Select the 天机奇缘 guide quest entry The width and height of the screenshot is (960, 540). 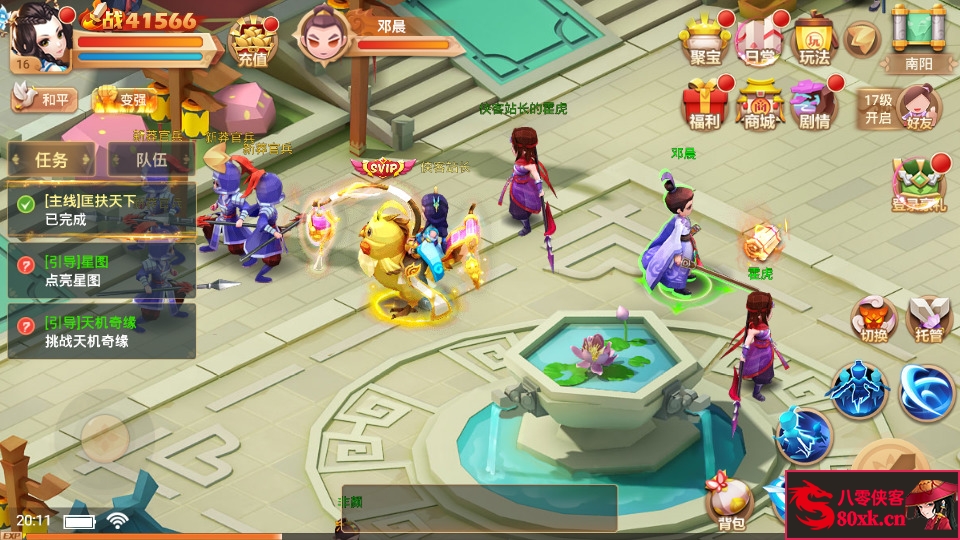[x=101, y=331]
